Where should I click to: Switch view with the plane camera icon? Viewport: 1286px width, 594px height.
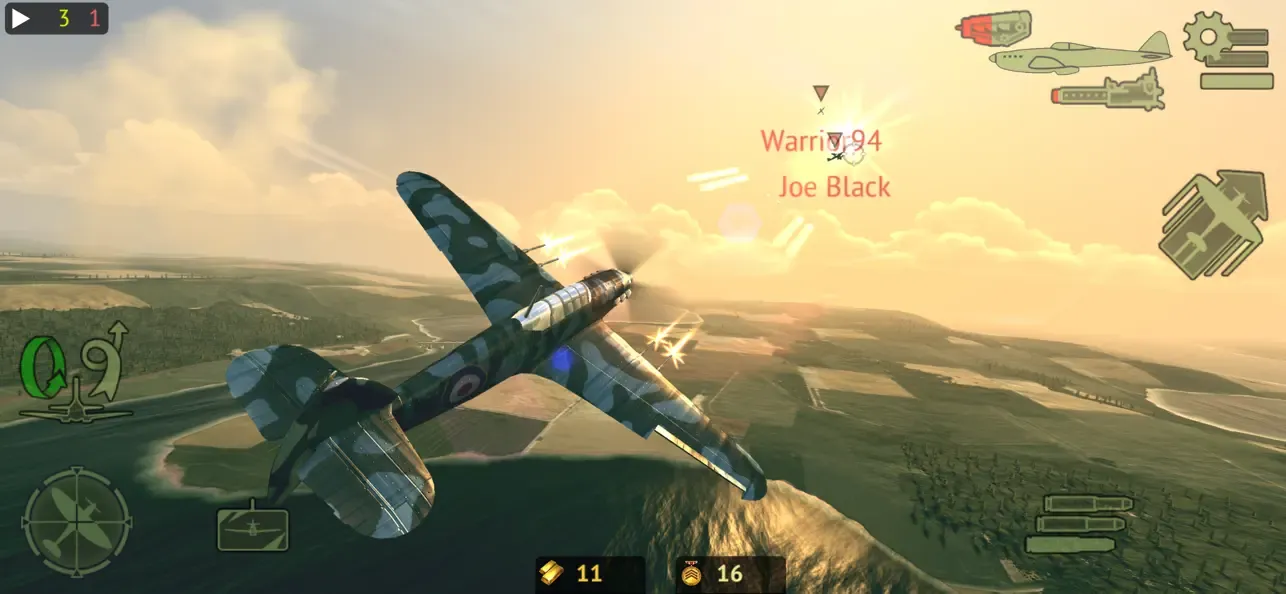[x=253, y=527]
